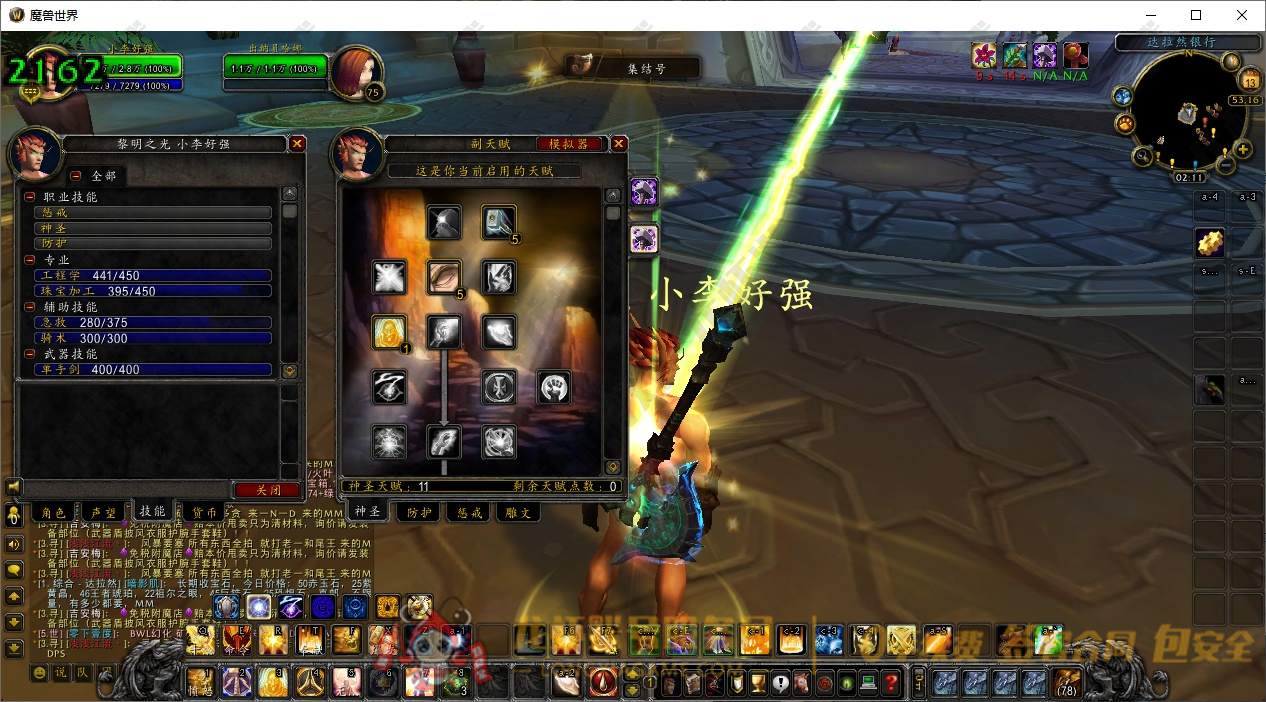Select the 工程学 441/450 profession row
The width and height of the screenshot is (1266, 702).
click(x=152, y=275)
